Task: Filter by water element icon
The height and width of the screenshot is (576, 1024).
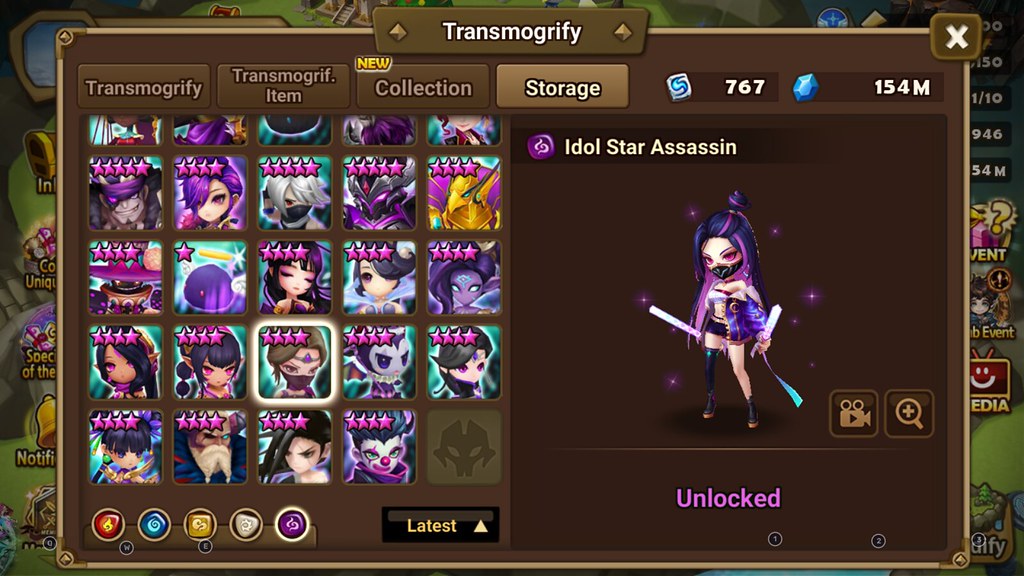Action: coord(154,524)
